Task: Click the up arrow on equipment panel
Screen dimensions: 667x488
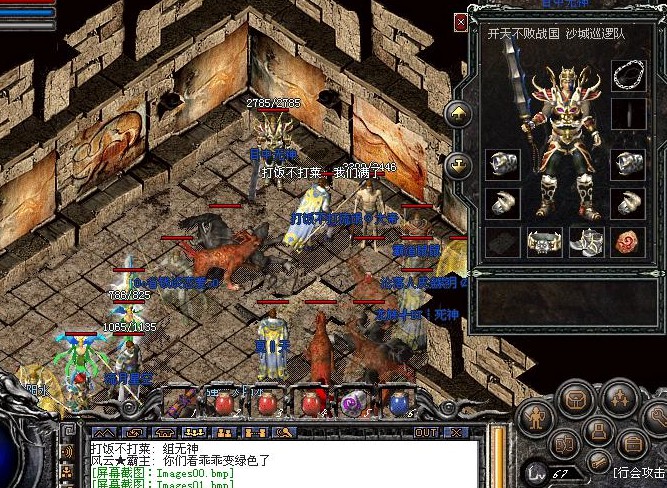Action: pyautogui.click(x=459, y=112)
